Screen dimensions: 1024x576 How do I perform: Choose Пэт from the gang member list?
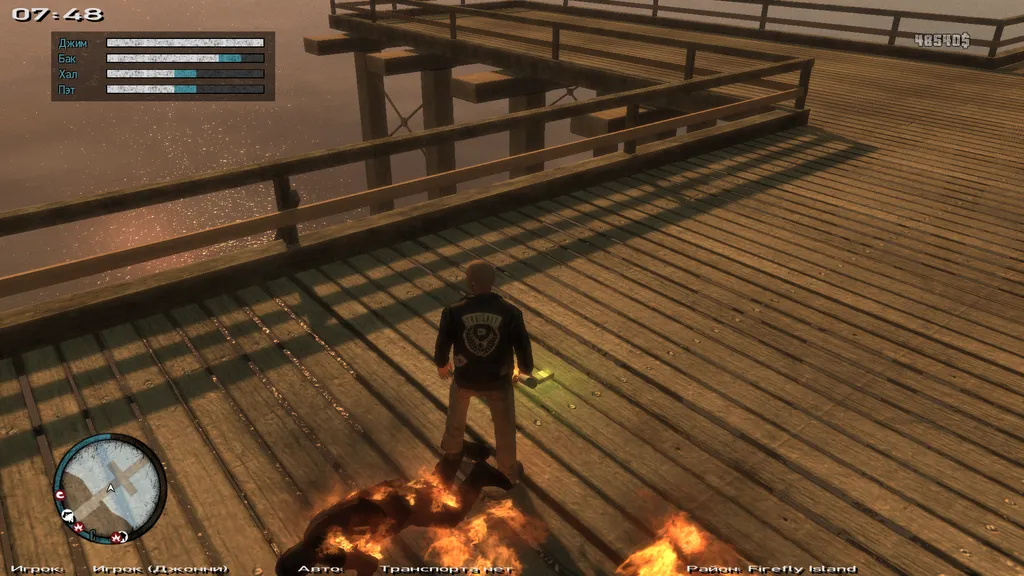[x=68, y=90]
